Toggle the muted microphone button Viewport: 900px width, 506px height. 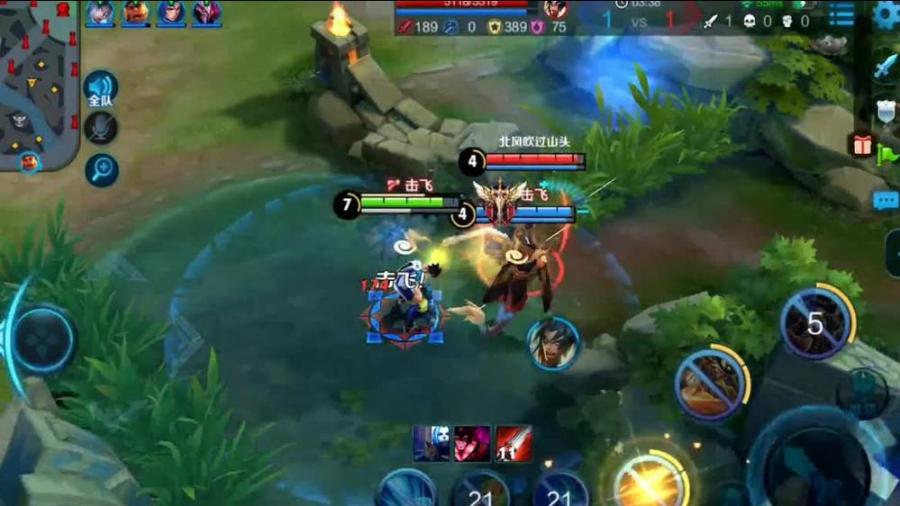coord(101,128)
